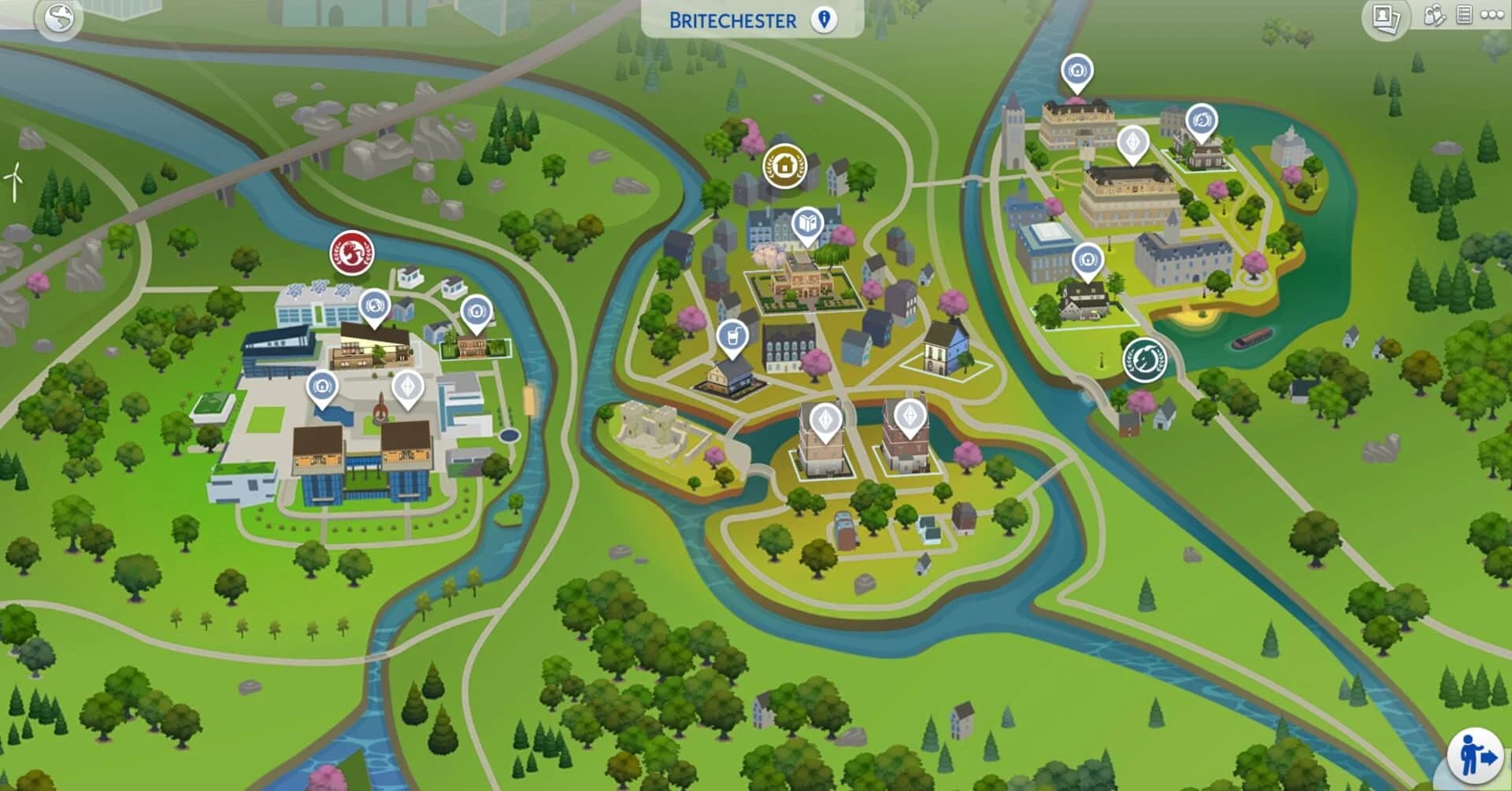Click the Britechester world name label
1512x791 pixels.
coord(732,21)
